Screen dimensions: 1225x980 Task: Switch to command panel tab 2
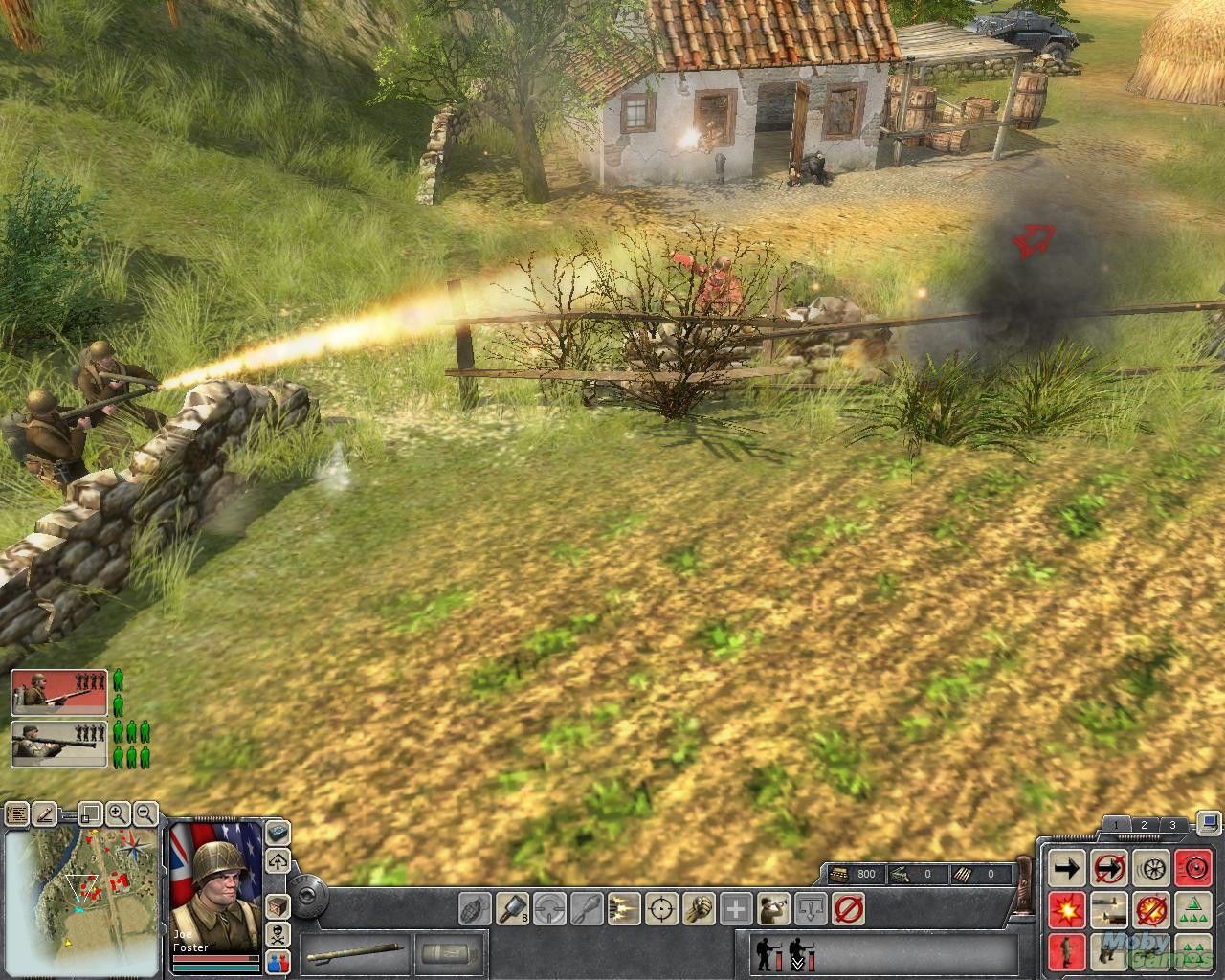coord(1144,825)
